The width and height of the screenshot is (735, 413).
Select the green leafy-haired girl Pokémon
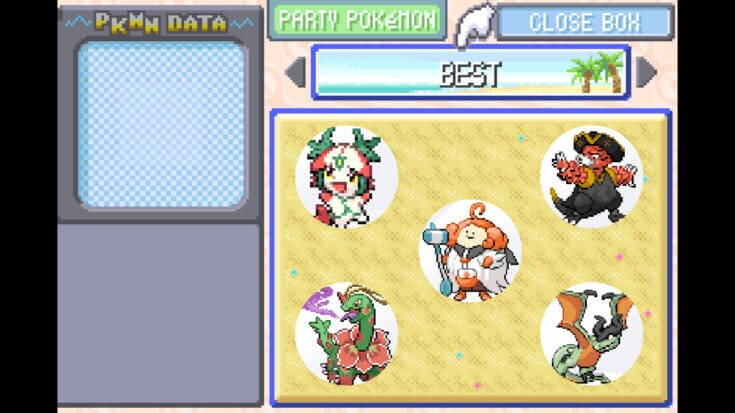coord(346,177)
